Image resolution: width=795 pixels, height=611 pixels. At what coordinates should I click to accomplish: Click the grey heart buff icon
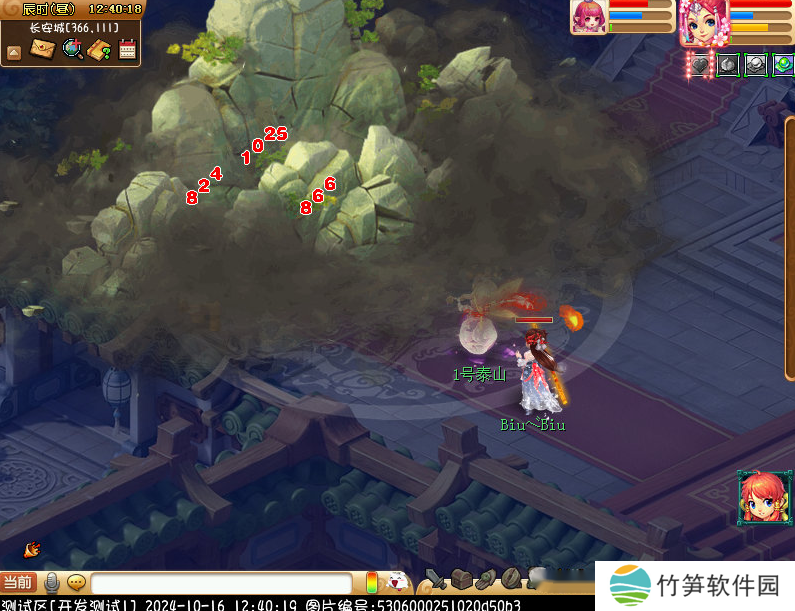pyautogui.click(x=701, y=65)
